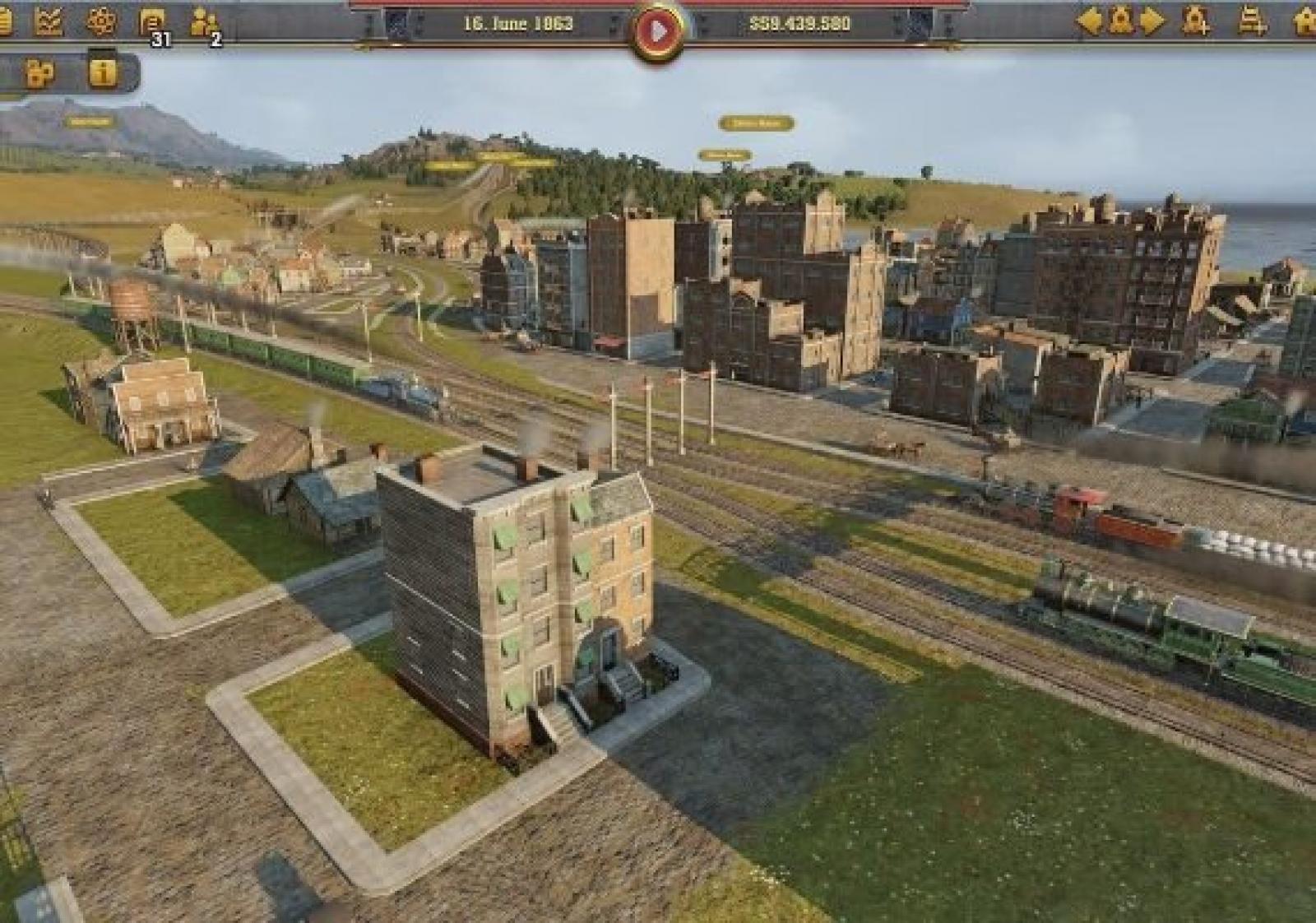This screenshot has width=1316, height=923.
Task: Click the play button to resume time
Action: [657, 31]
